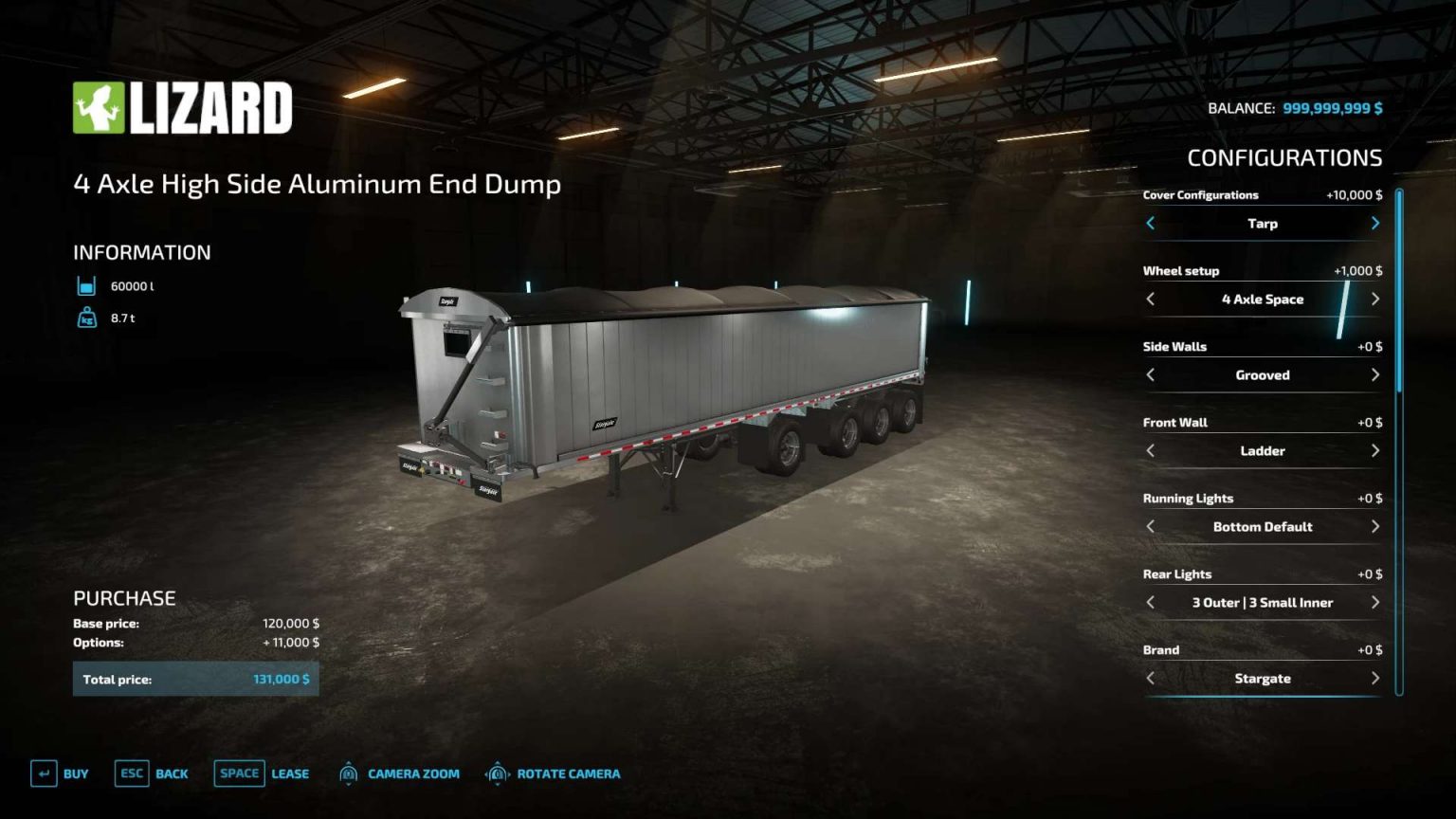Change Brand from Stargate backward

pos(1150,679)
